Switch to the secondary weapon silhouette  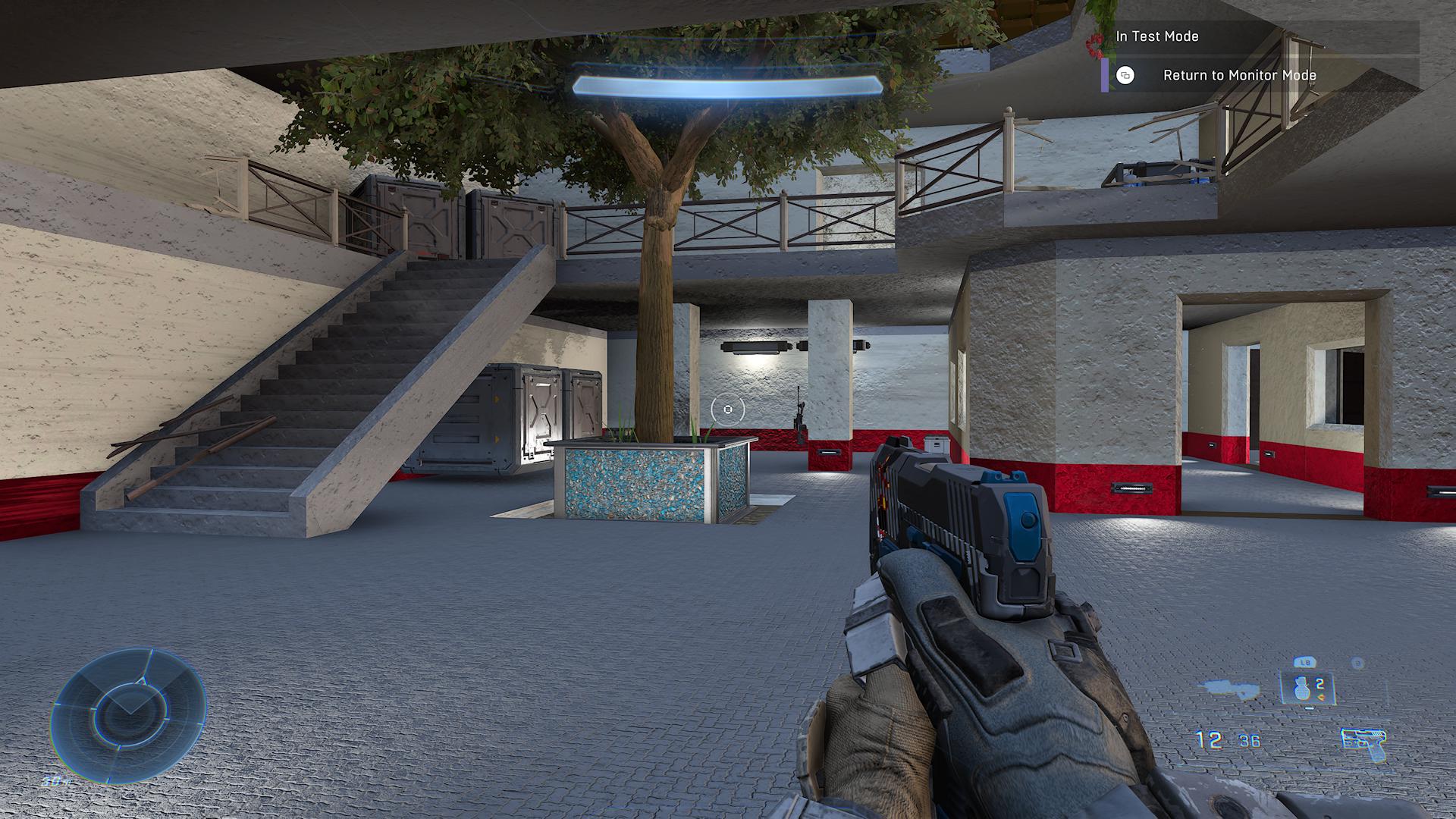pos(1232,688)
